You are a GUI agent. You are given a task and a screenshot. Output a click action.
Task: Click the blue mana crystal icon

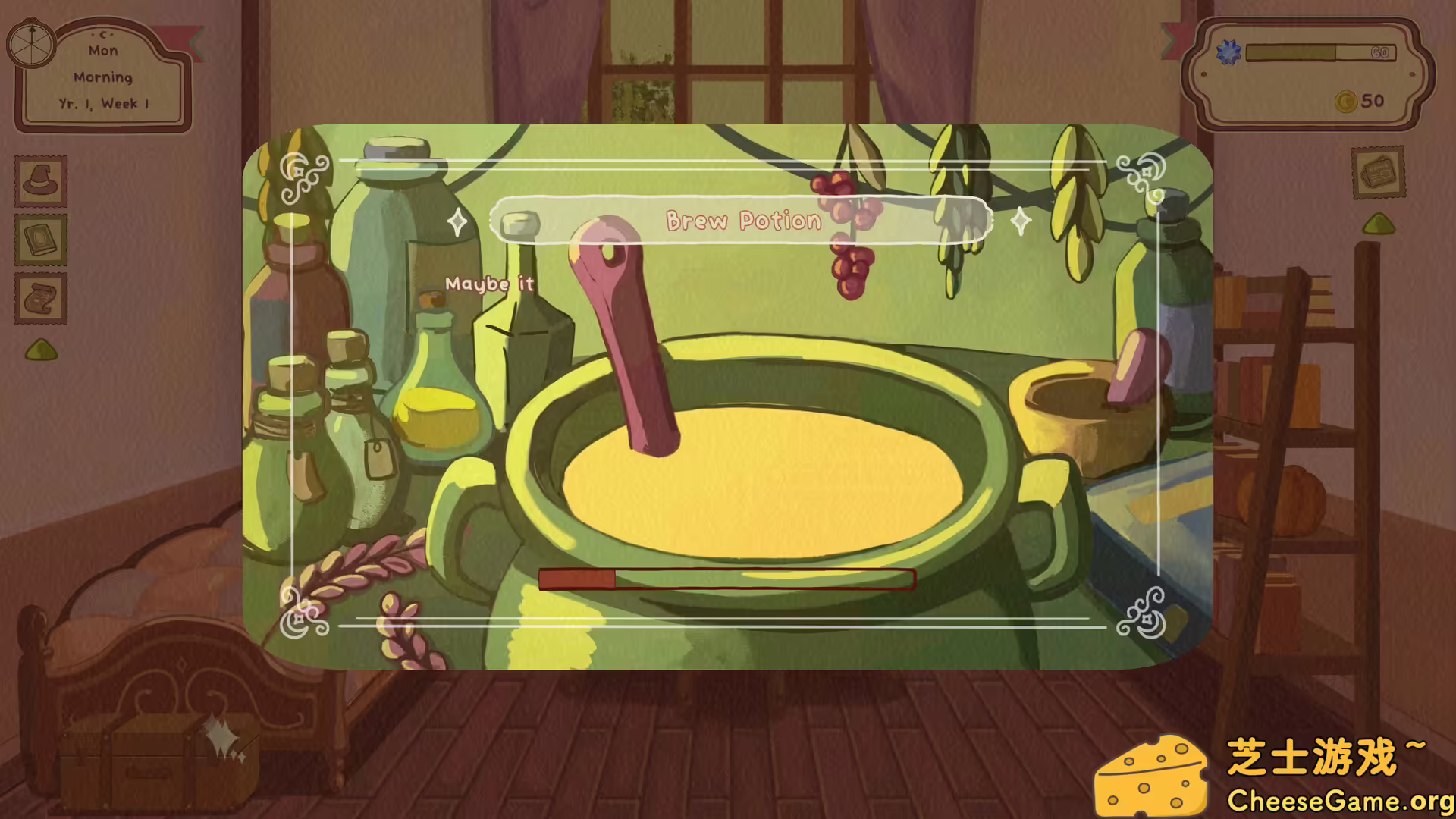pyautogui.click(x=1229, y=52)
